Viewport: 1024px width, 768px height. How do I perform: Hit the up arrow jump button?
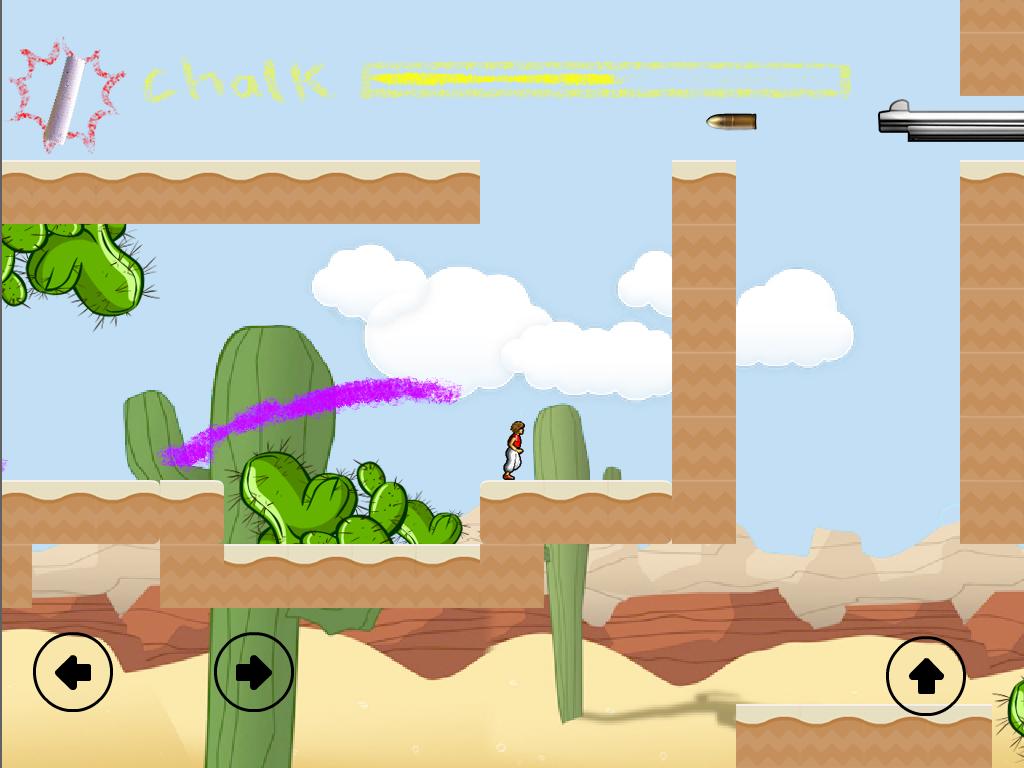click(x=925, y=676)
